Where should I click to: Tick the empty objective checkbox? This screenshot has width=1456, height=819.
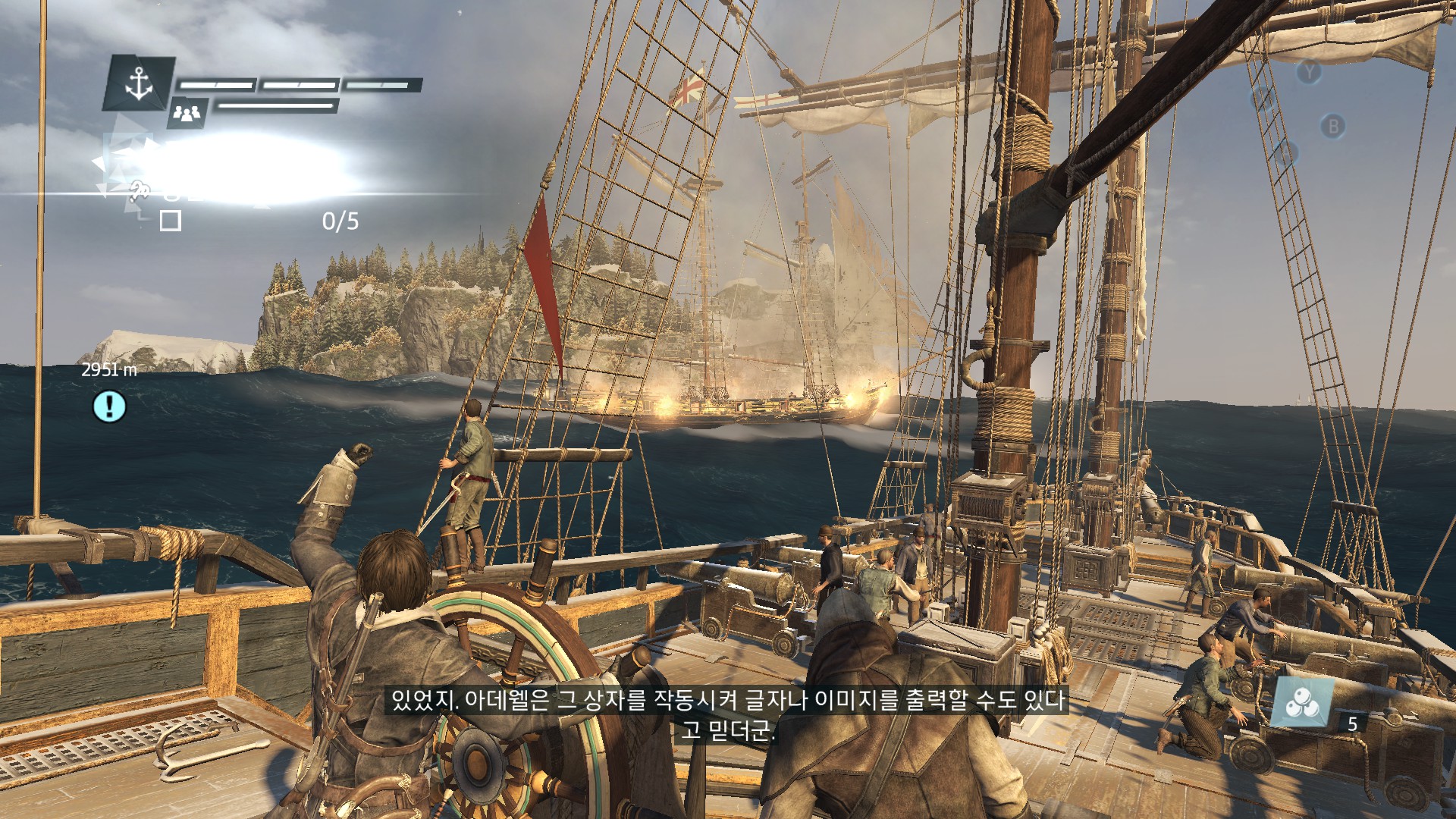pos(171,221)
